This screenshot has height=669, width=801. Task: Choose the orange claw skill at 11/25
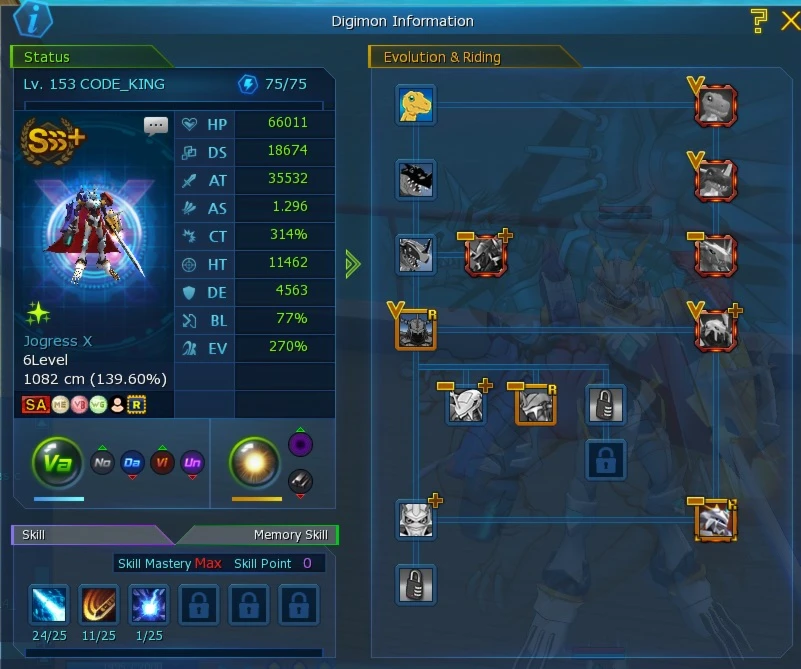(99, 605)
